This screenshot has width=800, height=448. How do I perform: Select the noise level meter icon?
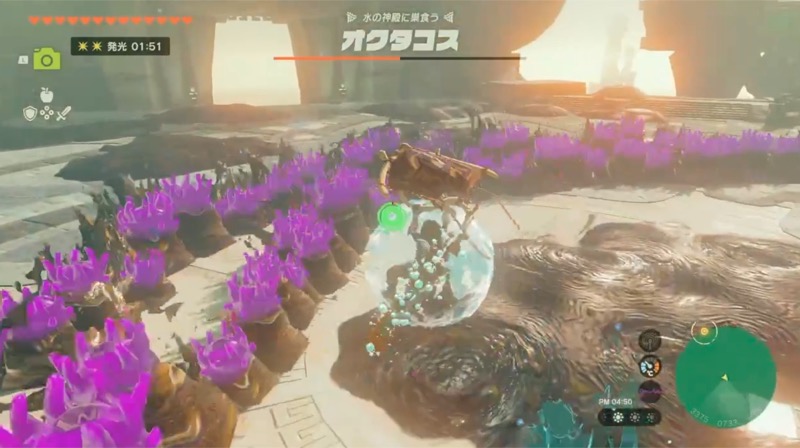pyautogui.click(x=650, y=390)
